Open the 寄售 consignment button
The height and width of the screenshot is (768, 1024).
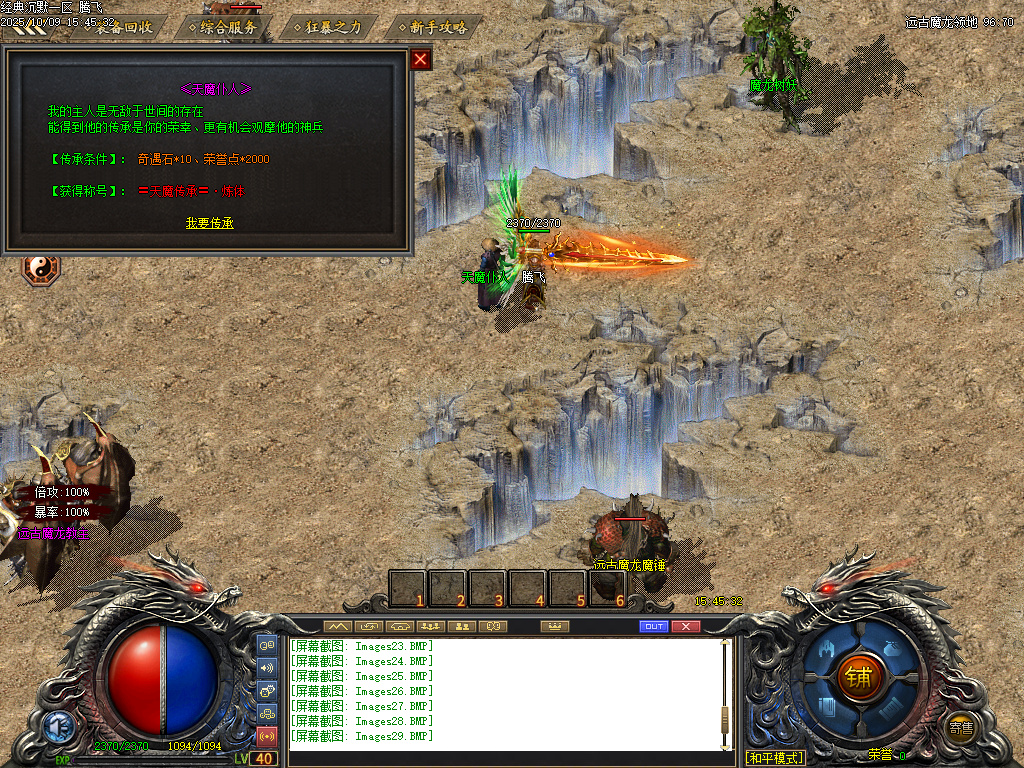(x=961, y=728)
